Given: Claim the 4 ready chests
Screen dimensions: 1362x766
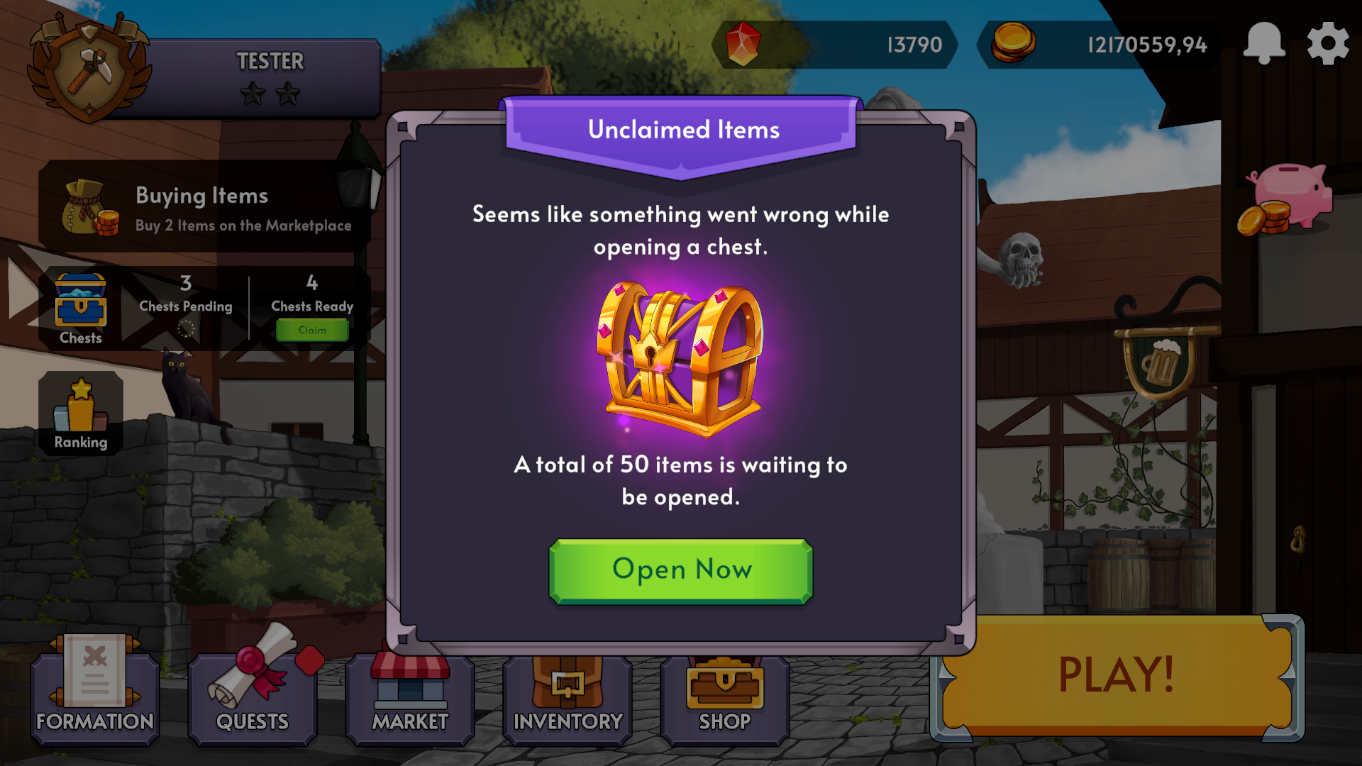Looking at the screenshot, I should click(x=311, y=329).
